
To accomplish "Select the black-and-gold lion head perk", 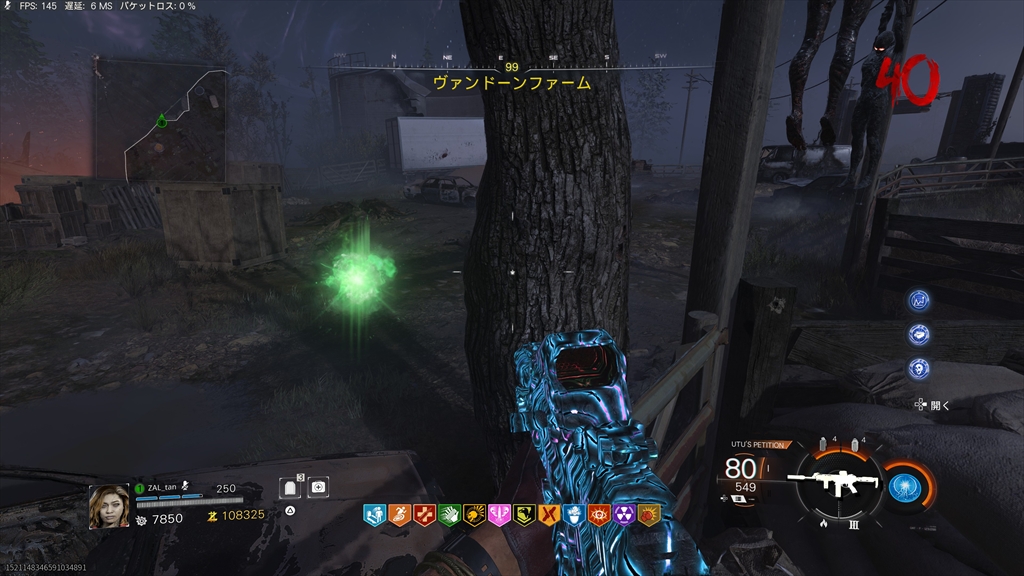I will [473, 515].
